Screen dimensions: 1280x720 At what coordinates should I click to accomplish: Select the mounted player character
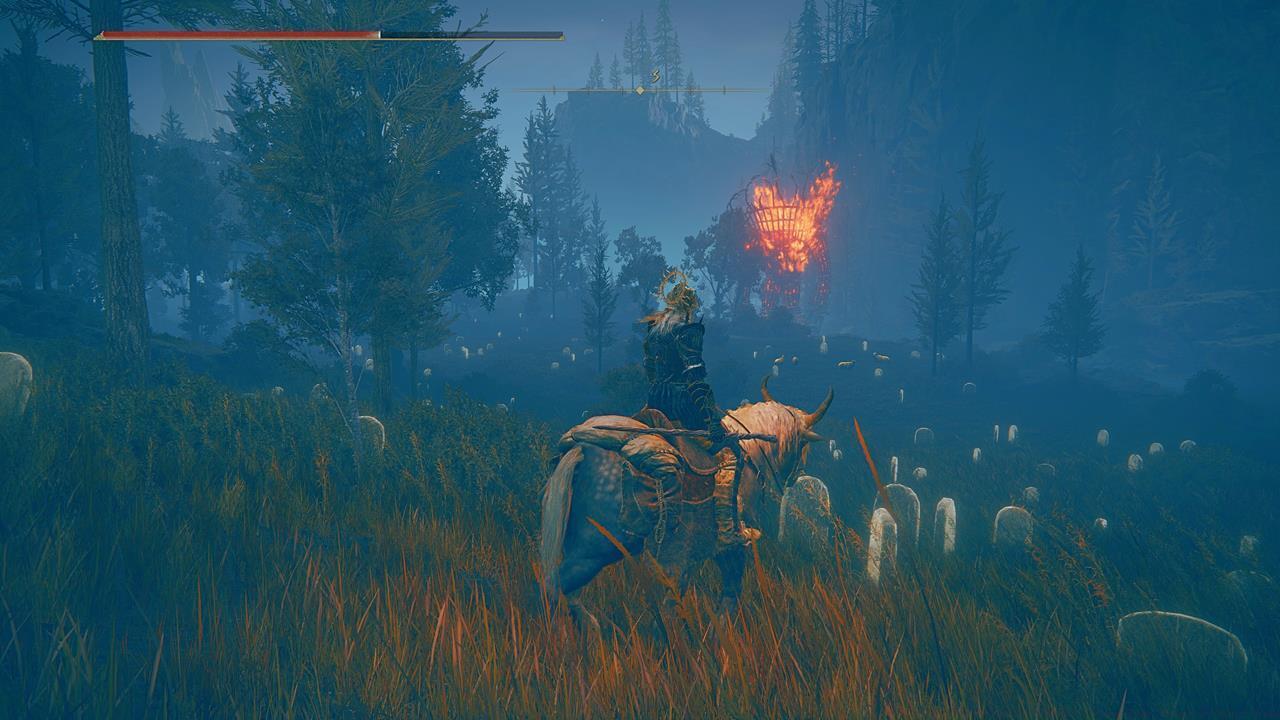pos(675,350)
